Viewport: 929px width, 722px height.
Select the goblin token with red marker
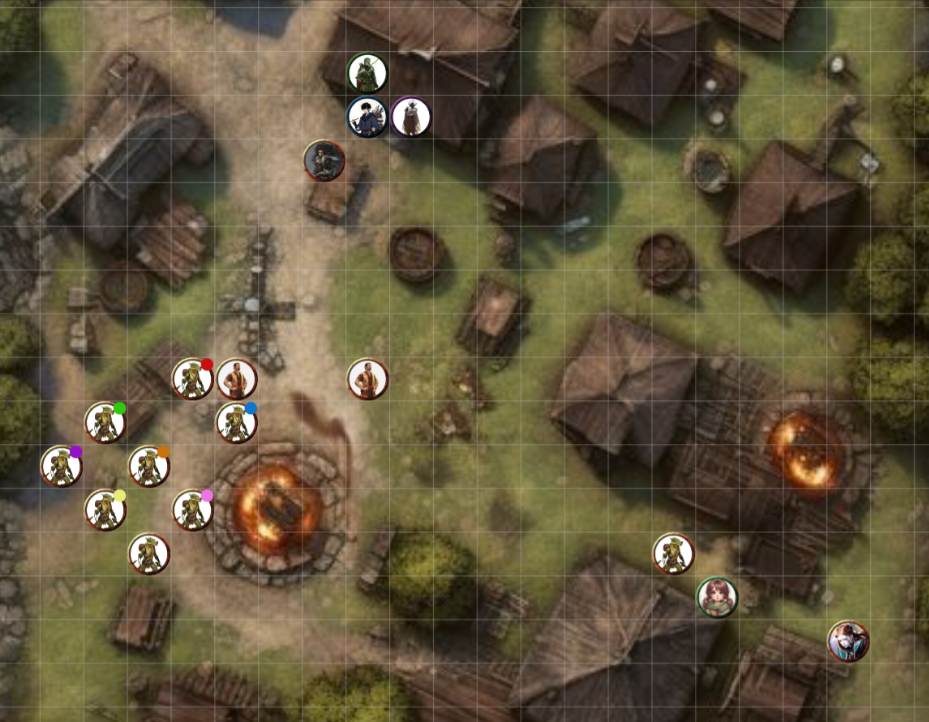pos(191,379)
